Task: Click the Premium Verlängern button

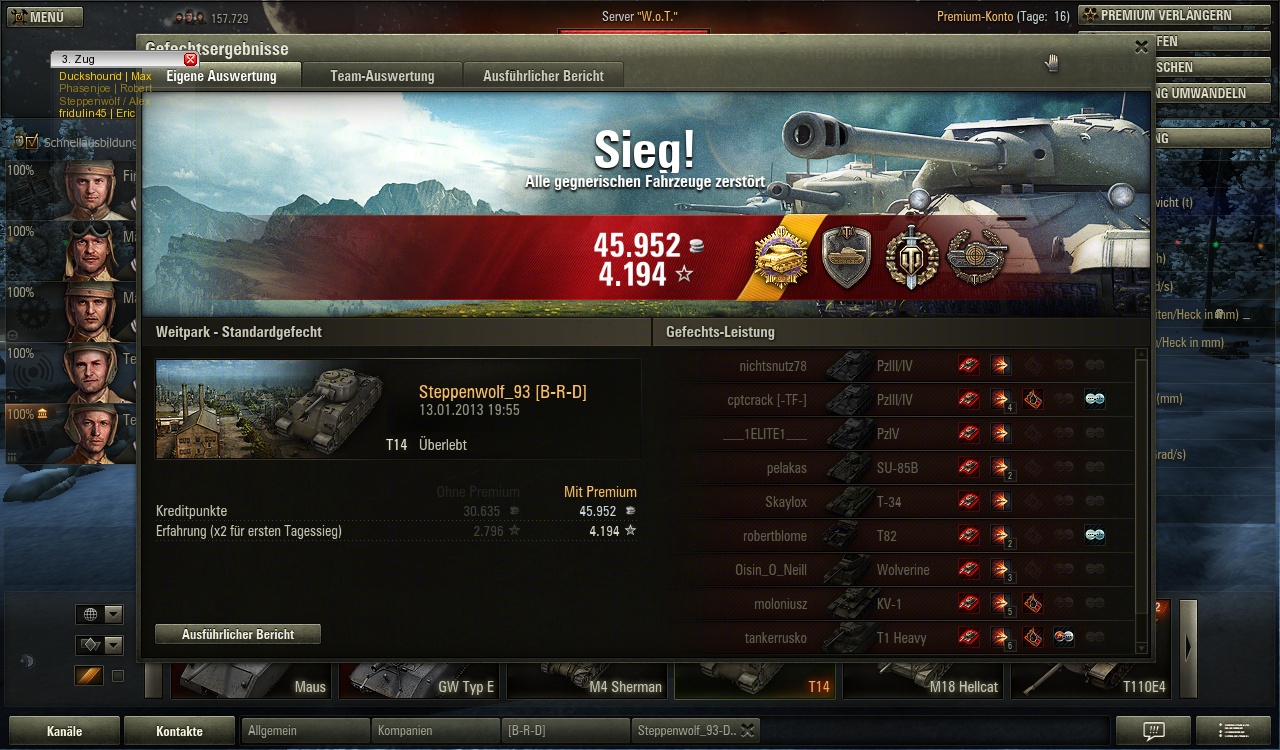Action: 1157,16
